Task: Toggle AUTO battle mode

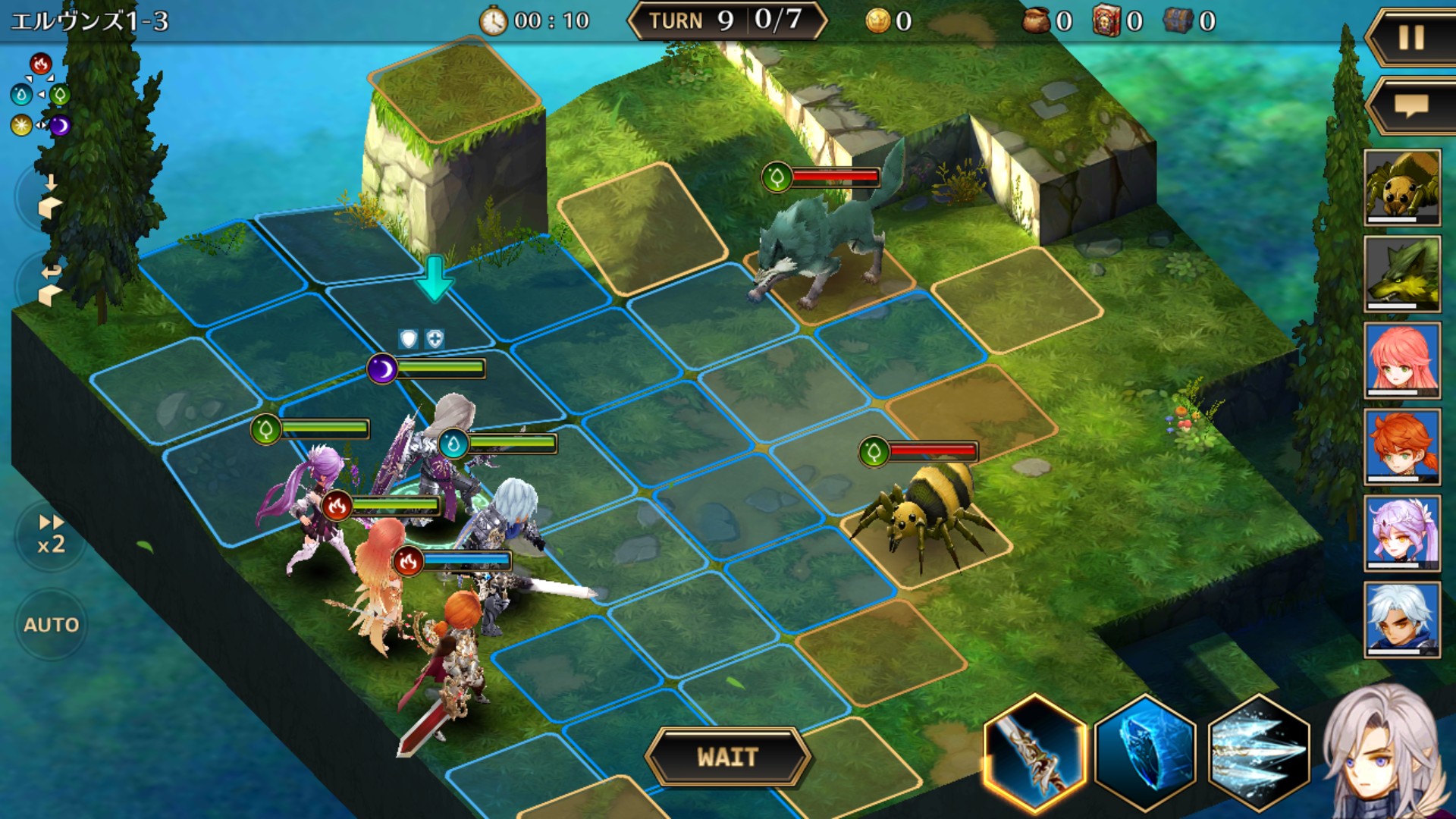Action: pos(51,624)
